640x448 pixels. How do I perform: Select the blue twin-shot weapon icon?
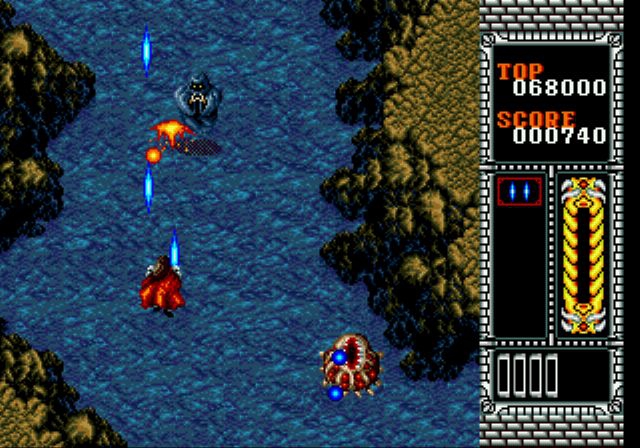[x=520, y=190]
